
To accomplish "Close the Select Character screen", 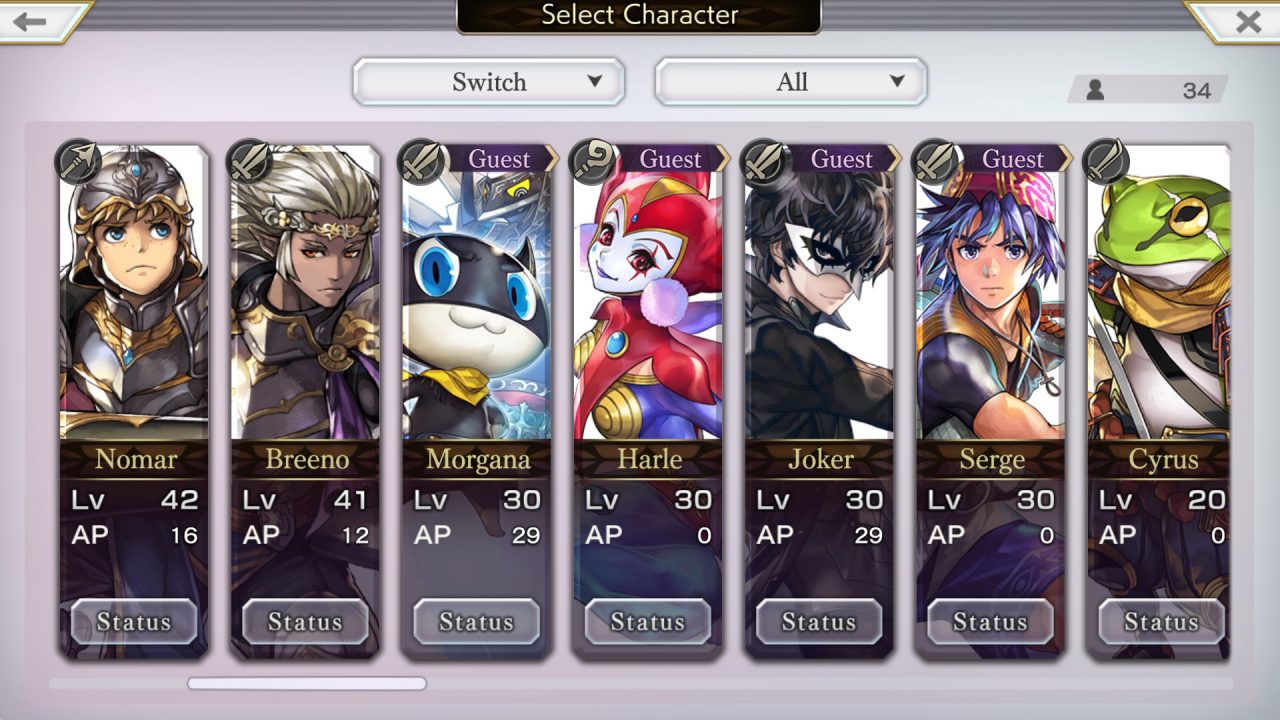I will [x=1247, y=21].
